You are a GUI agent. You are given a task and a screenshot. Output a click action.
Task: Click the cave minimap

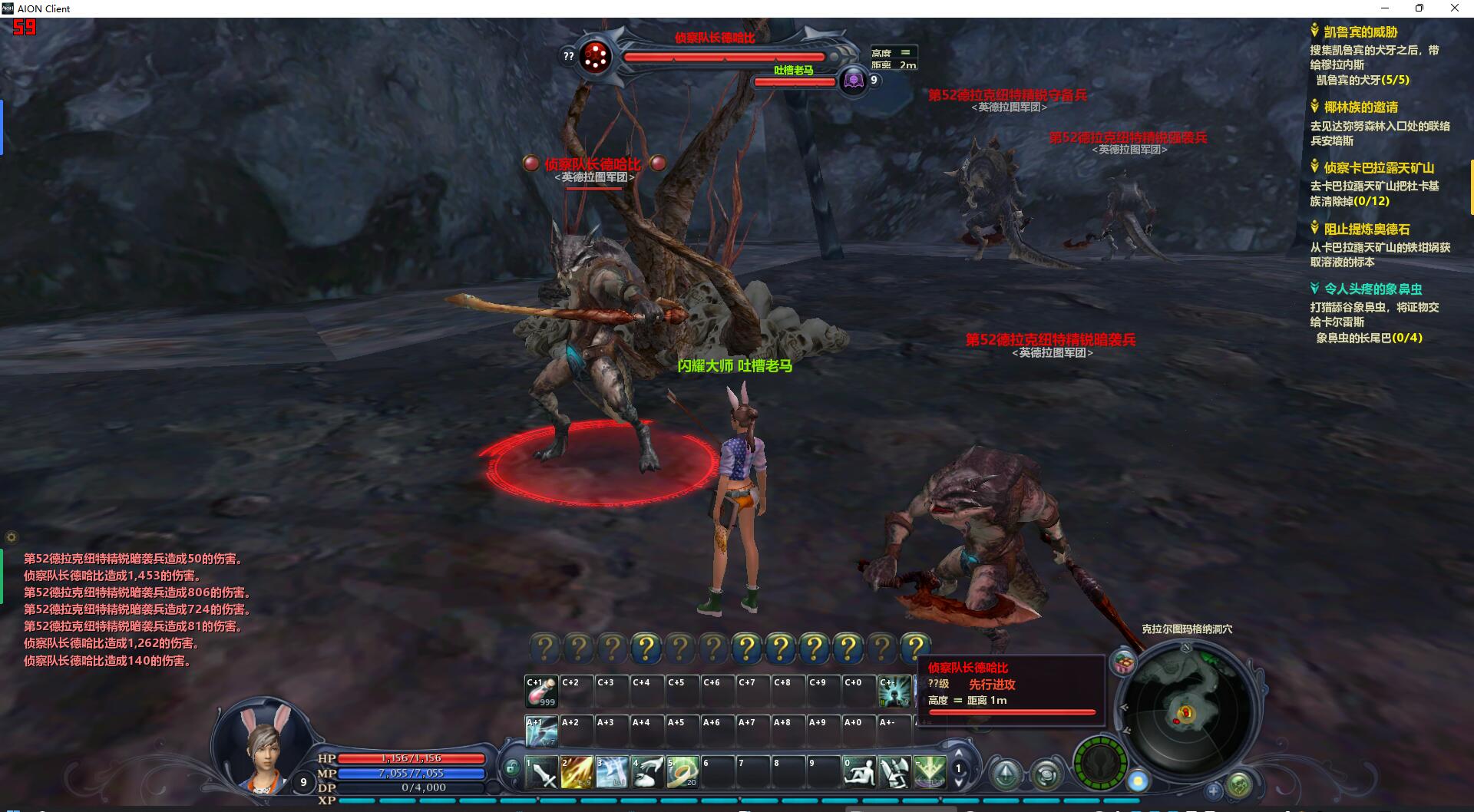pyautogui.click(x=1186, y=715)
